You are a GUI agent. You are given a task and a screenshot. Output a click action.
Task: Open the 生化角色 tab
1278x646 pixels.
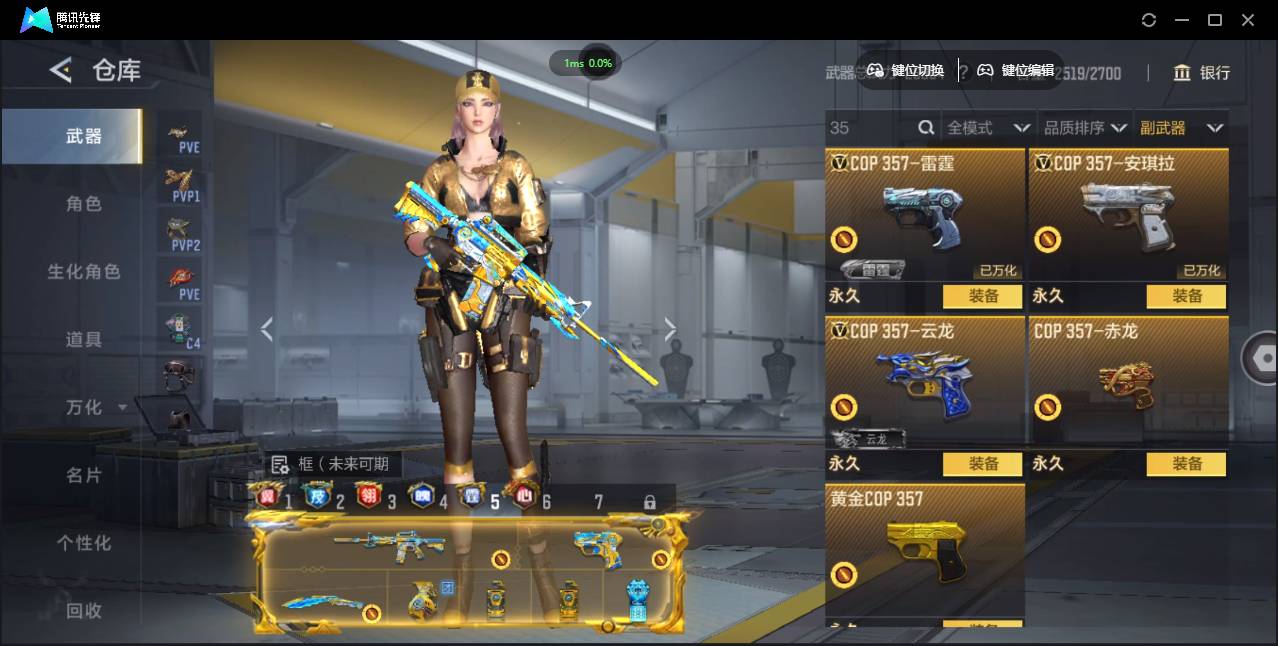click(84, 272)
